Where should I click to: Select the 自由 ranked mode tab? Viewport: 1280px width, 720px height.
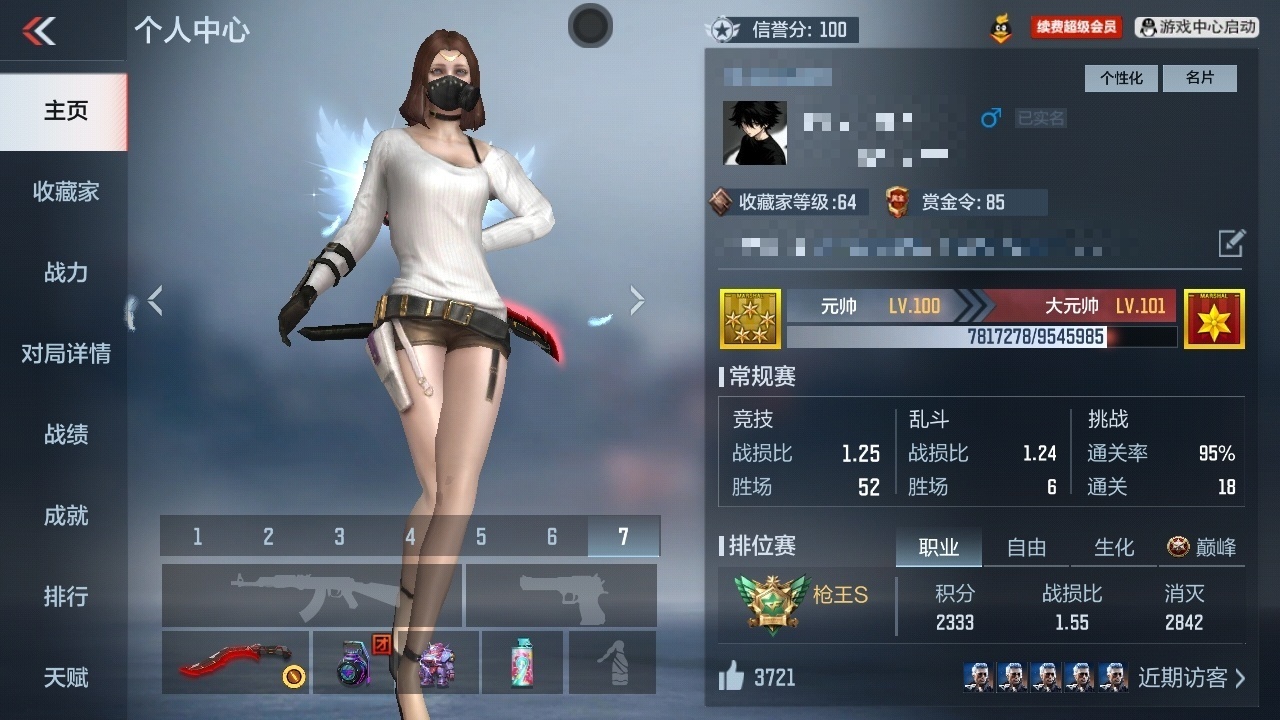[1026, 547]
